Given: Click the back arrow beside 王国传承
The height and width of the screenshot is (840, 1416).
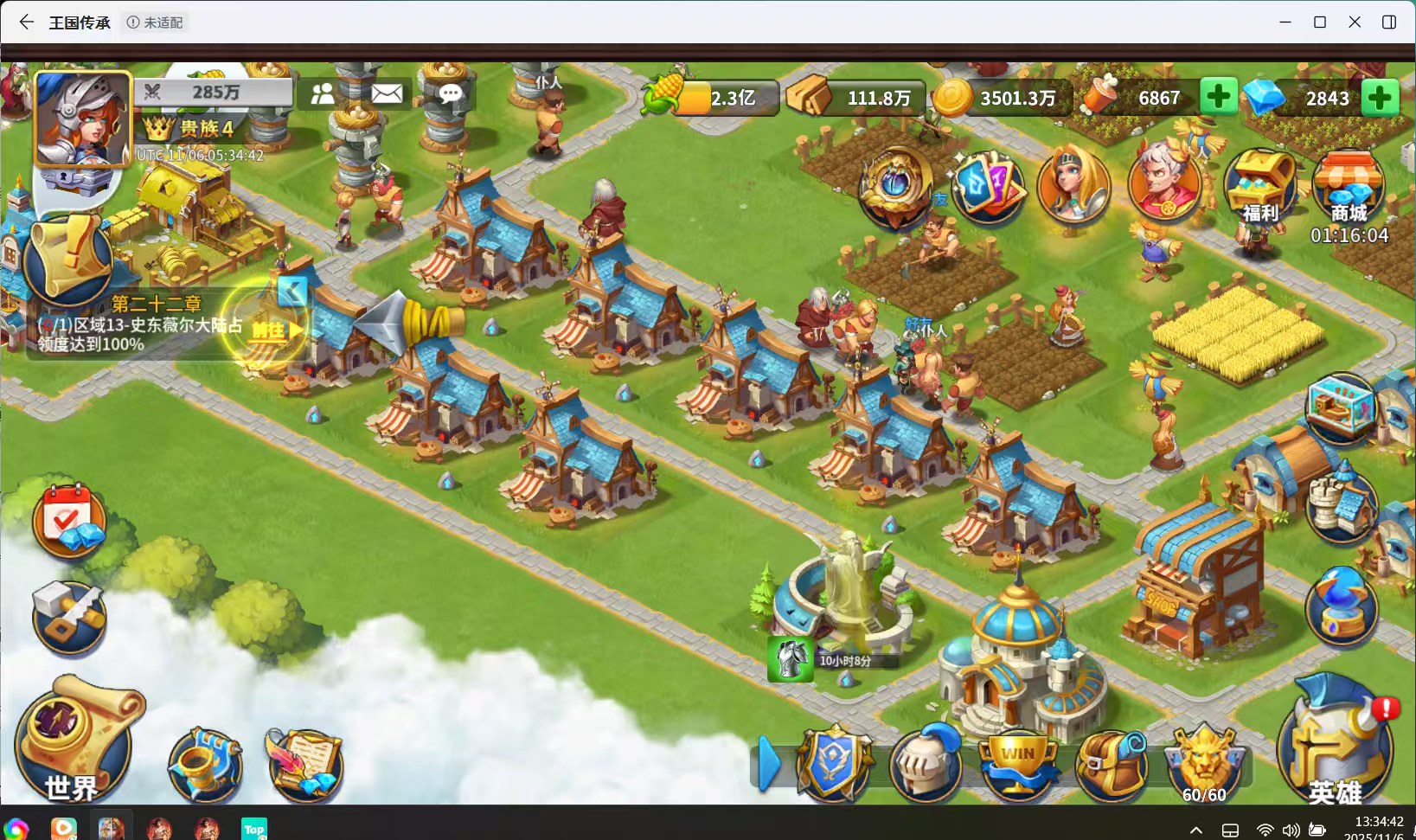Looking at the screenshot, I should pyautogui.click(x=25, y=22).
